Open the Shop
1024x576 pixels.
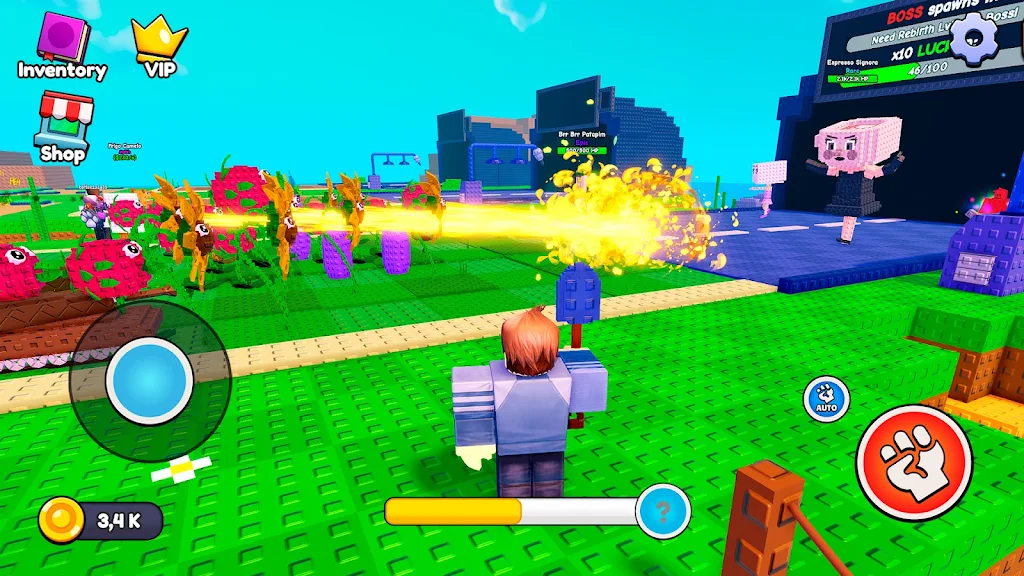62,124
